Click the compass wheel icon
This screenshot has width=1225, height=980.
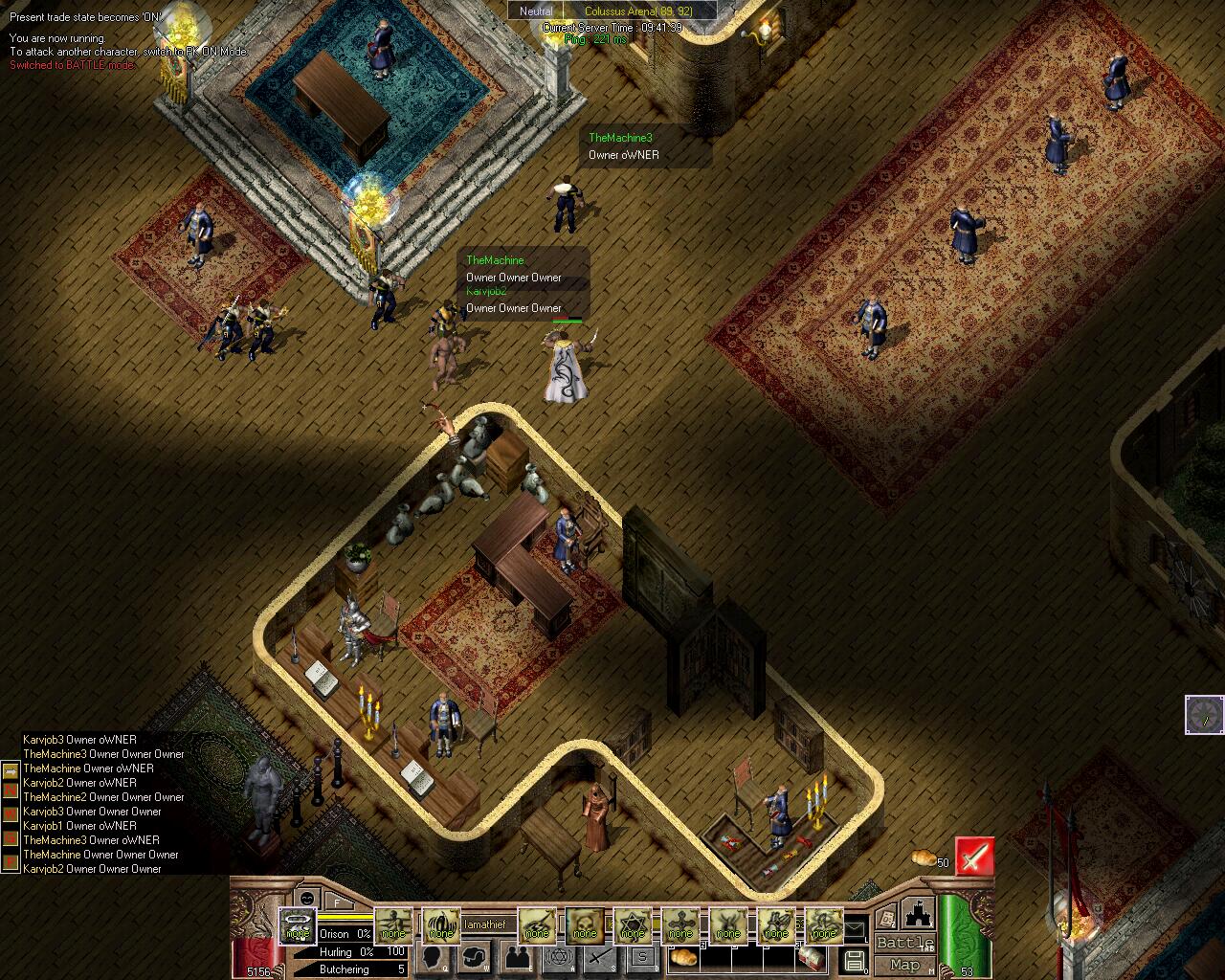[1204, 715]
